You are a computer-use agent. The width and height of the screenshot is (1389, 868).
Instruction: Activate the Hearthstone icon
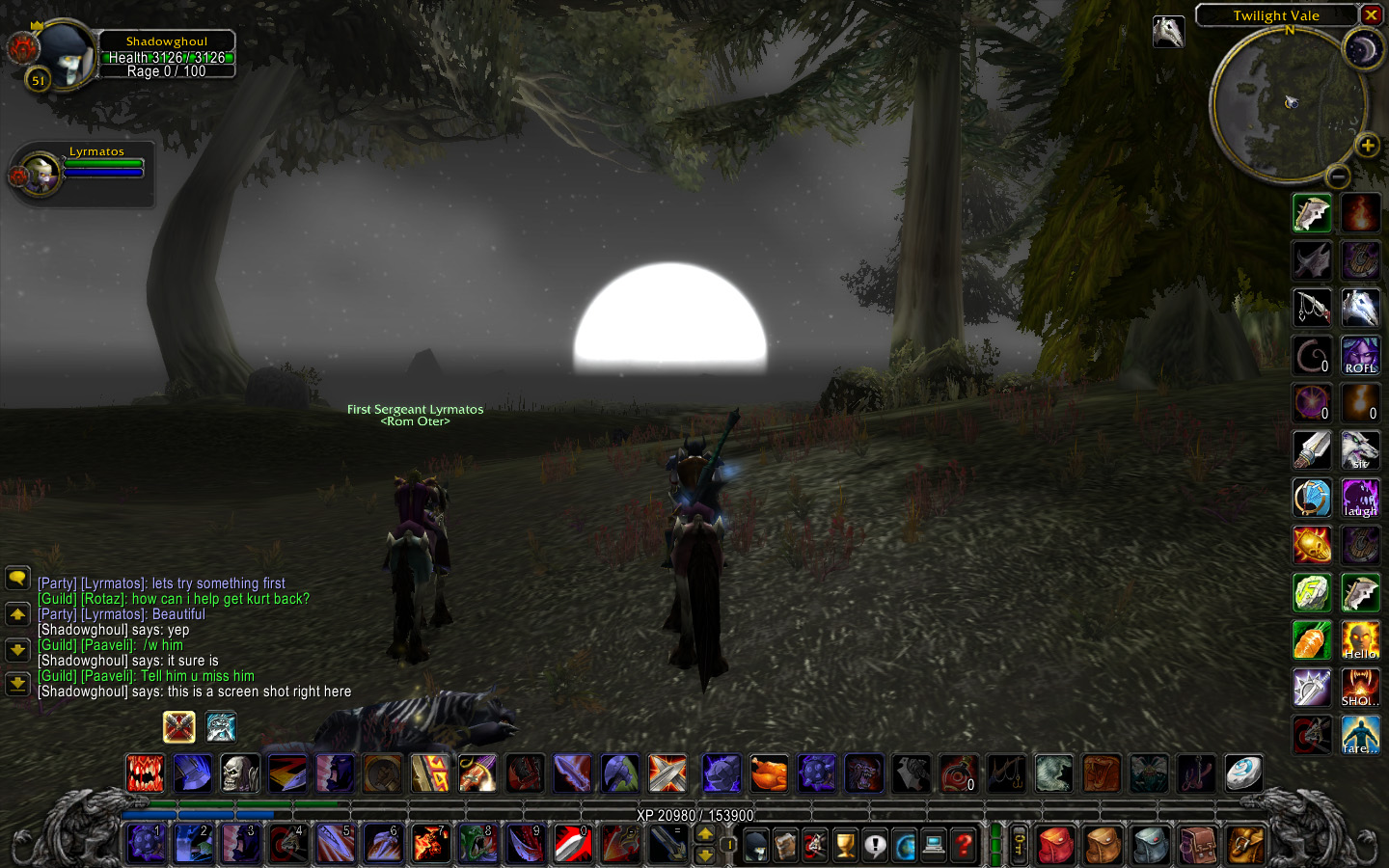pyautogui.click(x=1243, y=773)
